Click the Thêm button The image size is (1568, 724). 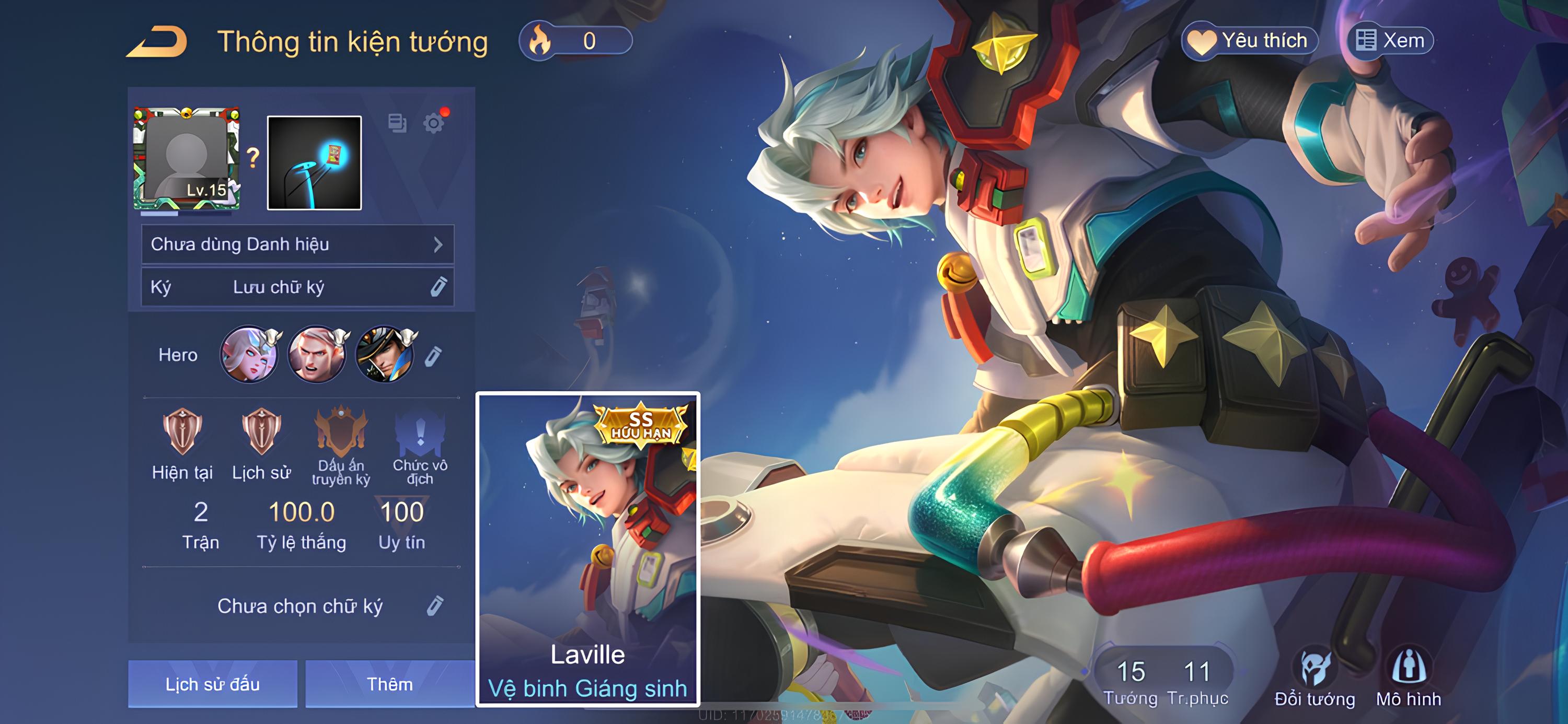point(389,684)
